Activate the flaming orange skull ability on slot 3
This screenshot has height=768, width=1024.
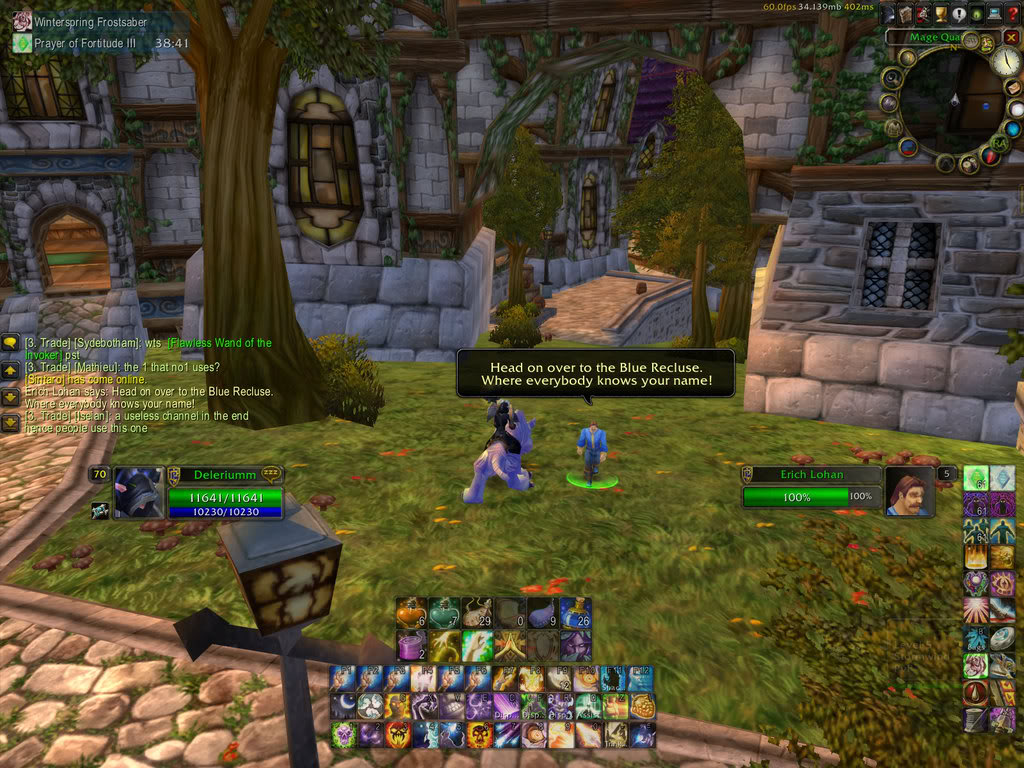[398, 735]
